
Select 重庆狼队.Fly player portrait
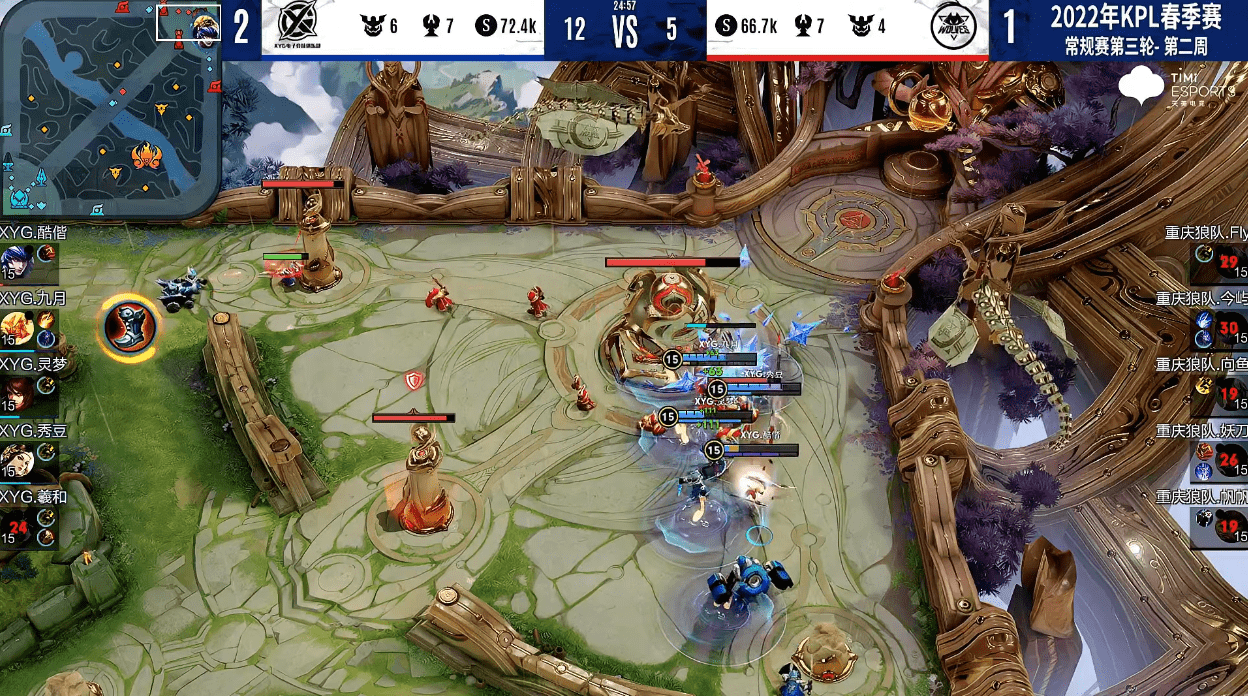[x=1229, y=264]
